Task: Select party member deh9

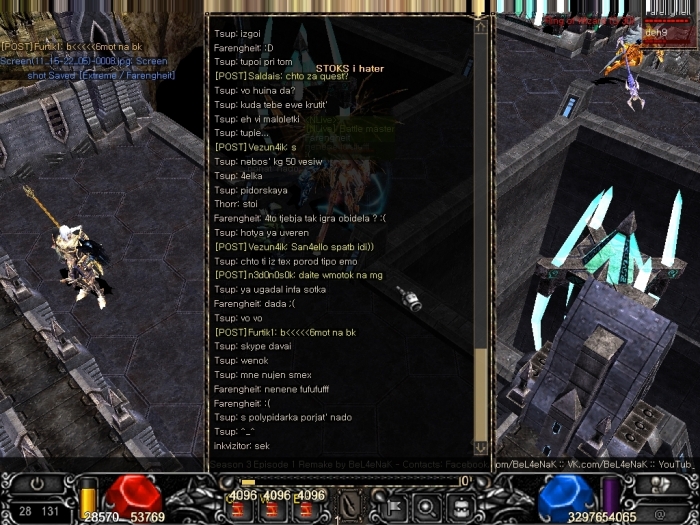Action: (656, 32)
